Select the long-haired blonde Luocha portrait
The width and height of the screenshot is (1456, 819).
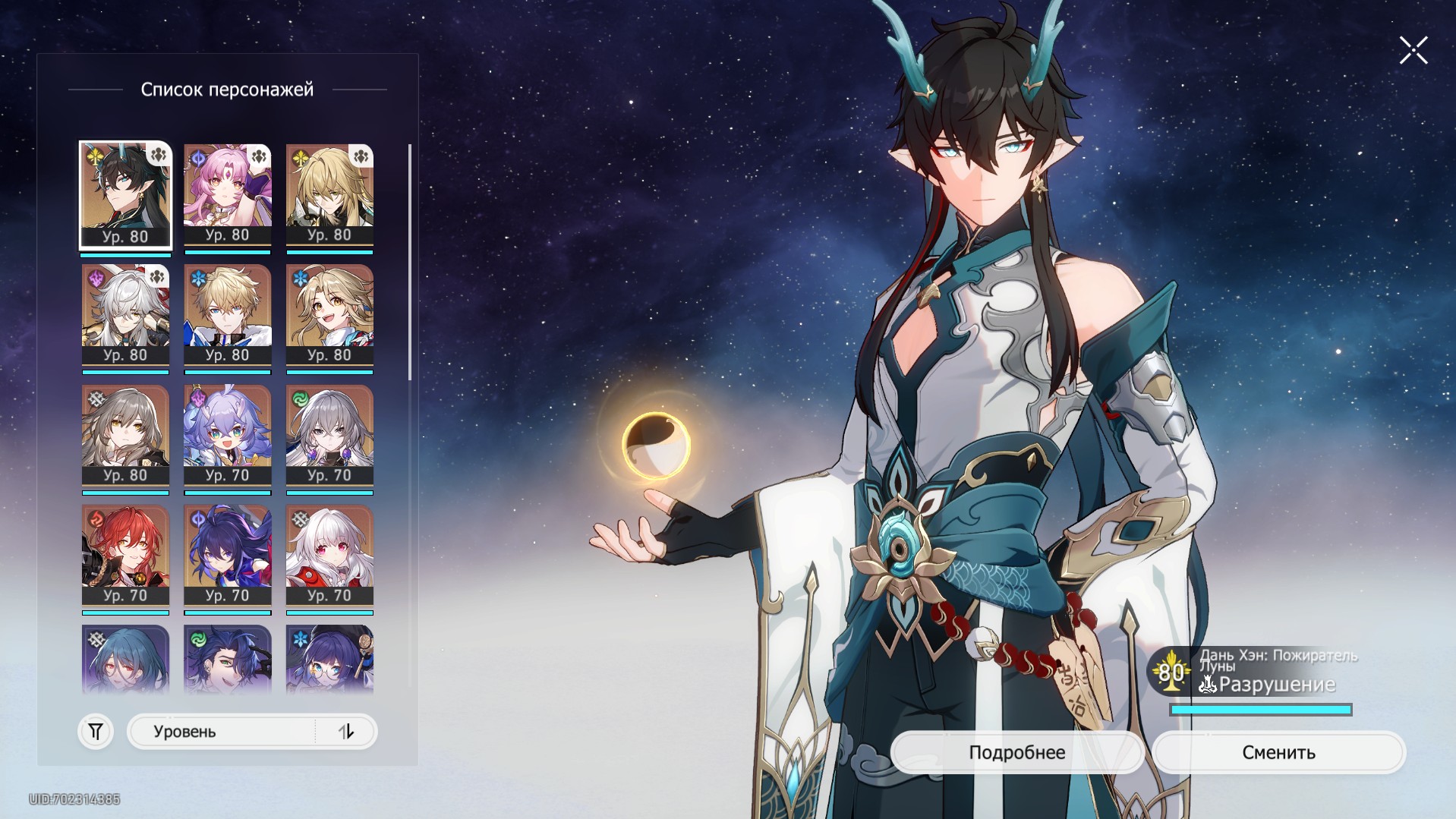pyautogui.click(x=329, y=194)
